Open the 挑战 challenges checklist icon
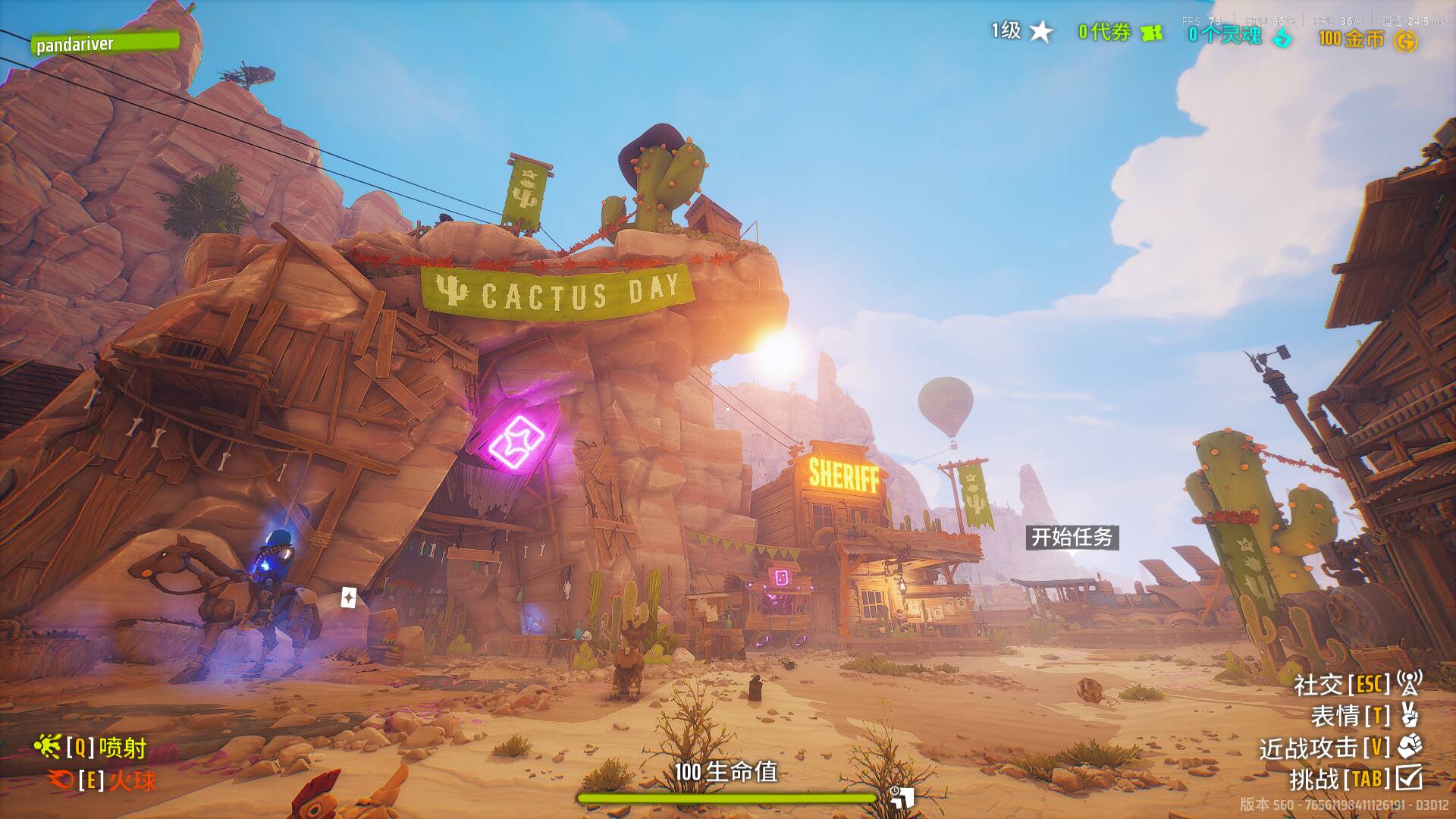Screen dimensions: 1456x819 (x=1410, y=778)
